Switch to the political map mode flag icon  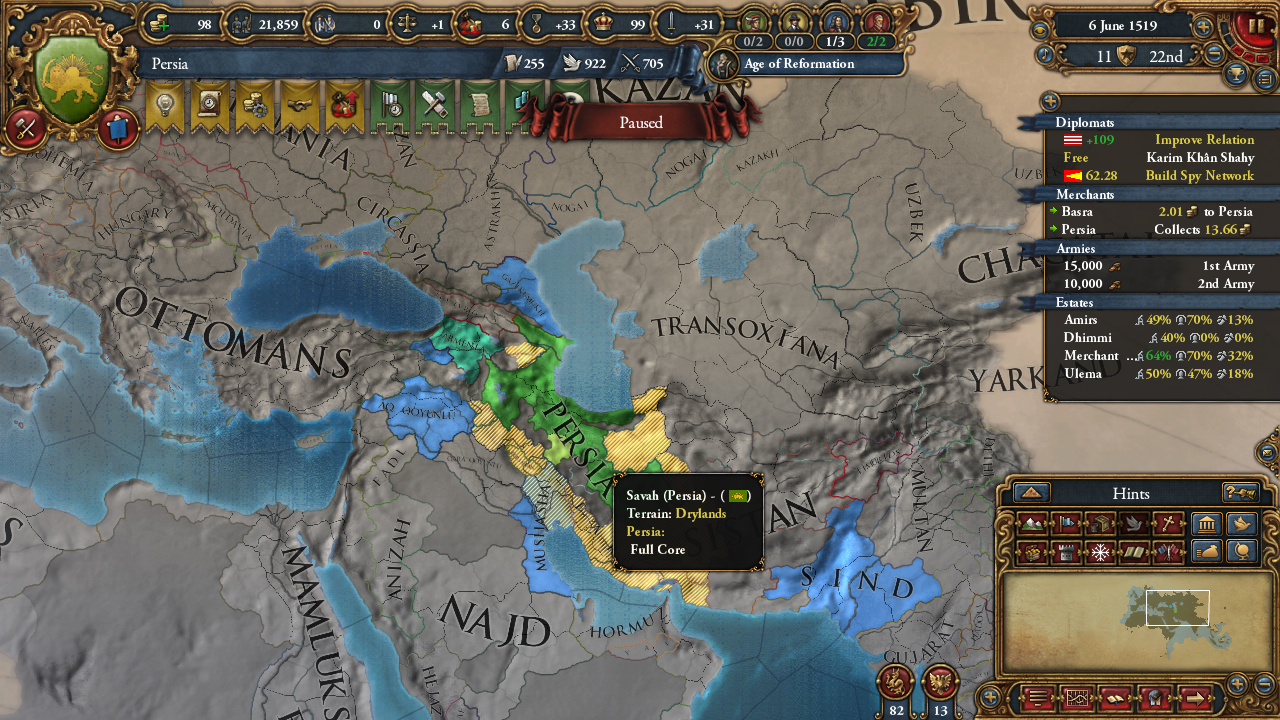(1065, 523)
